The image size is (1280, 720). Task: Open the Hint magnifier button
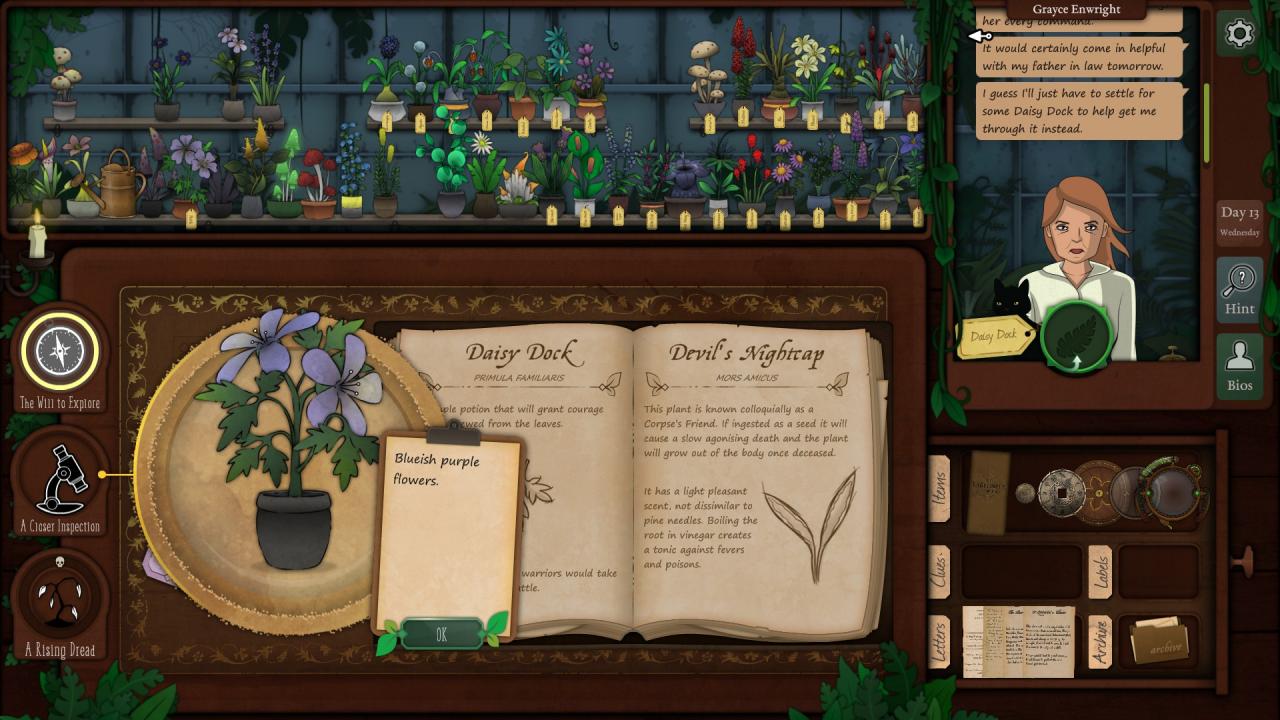tap(1239, 289)
